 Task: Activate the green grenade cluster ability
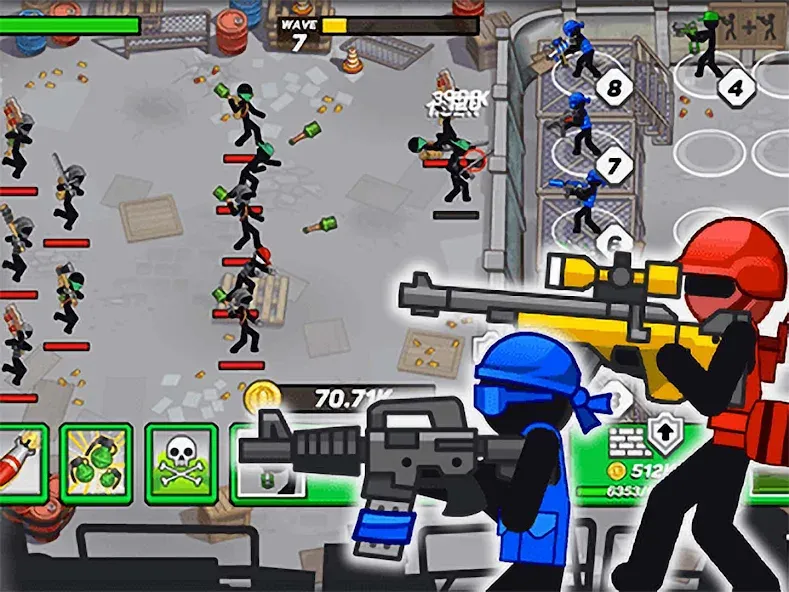coord(96,462)
